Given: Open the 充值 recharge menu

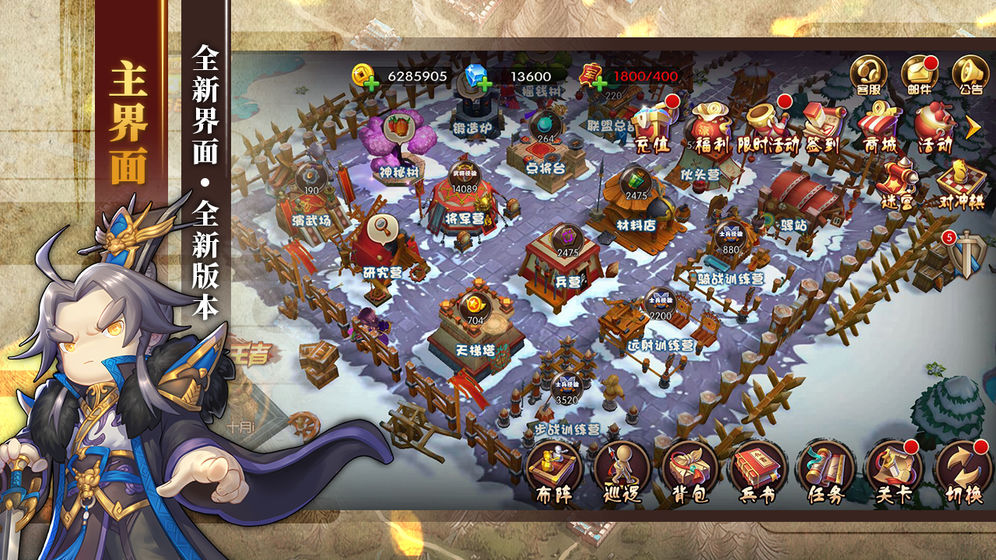Looking at the screenshot, I should click(x=656, y=123).
